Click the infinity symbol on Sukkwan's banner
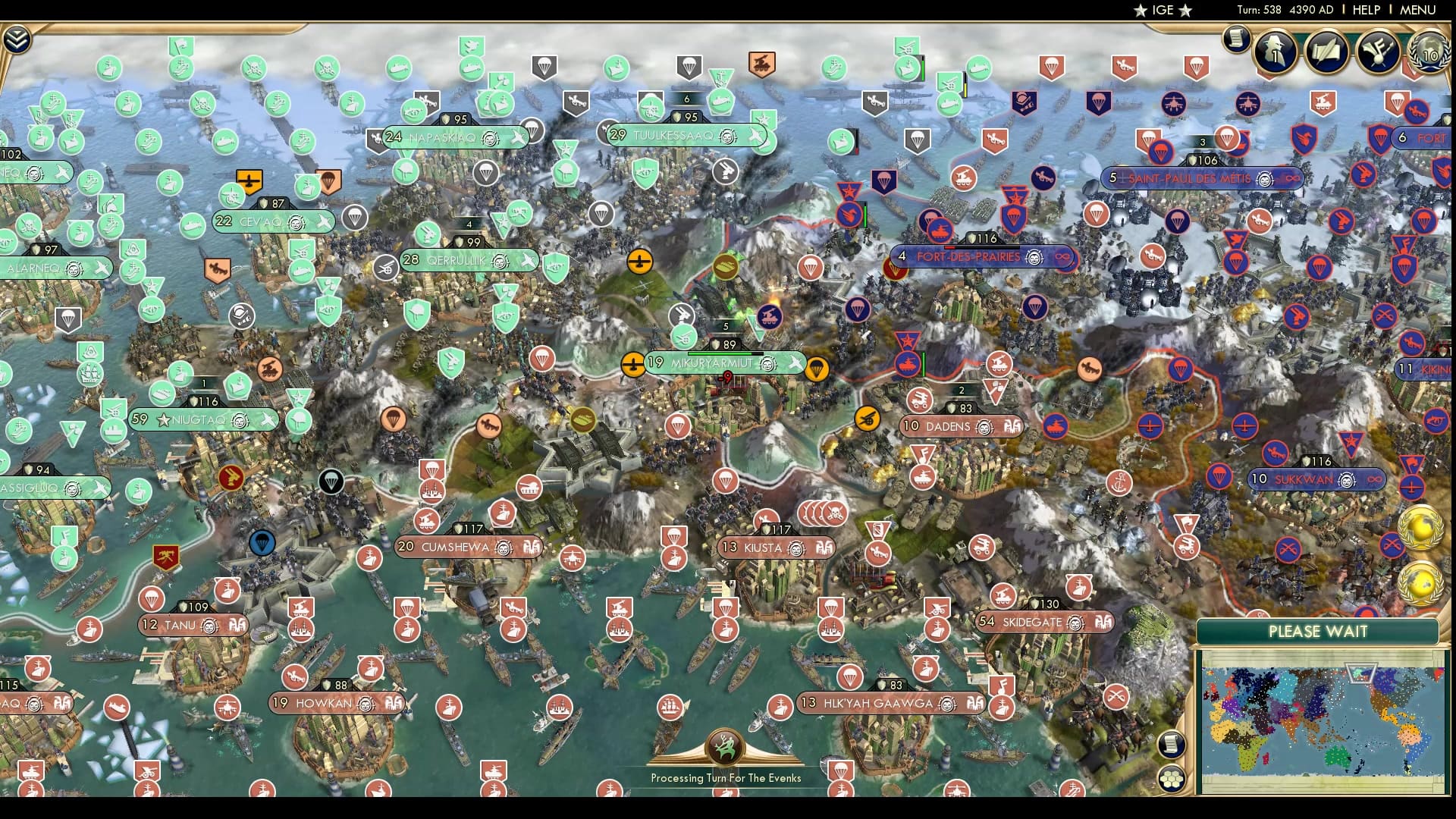 [1375, 479]
